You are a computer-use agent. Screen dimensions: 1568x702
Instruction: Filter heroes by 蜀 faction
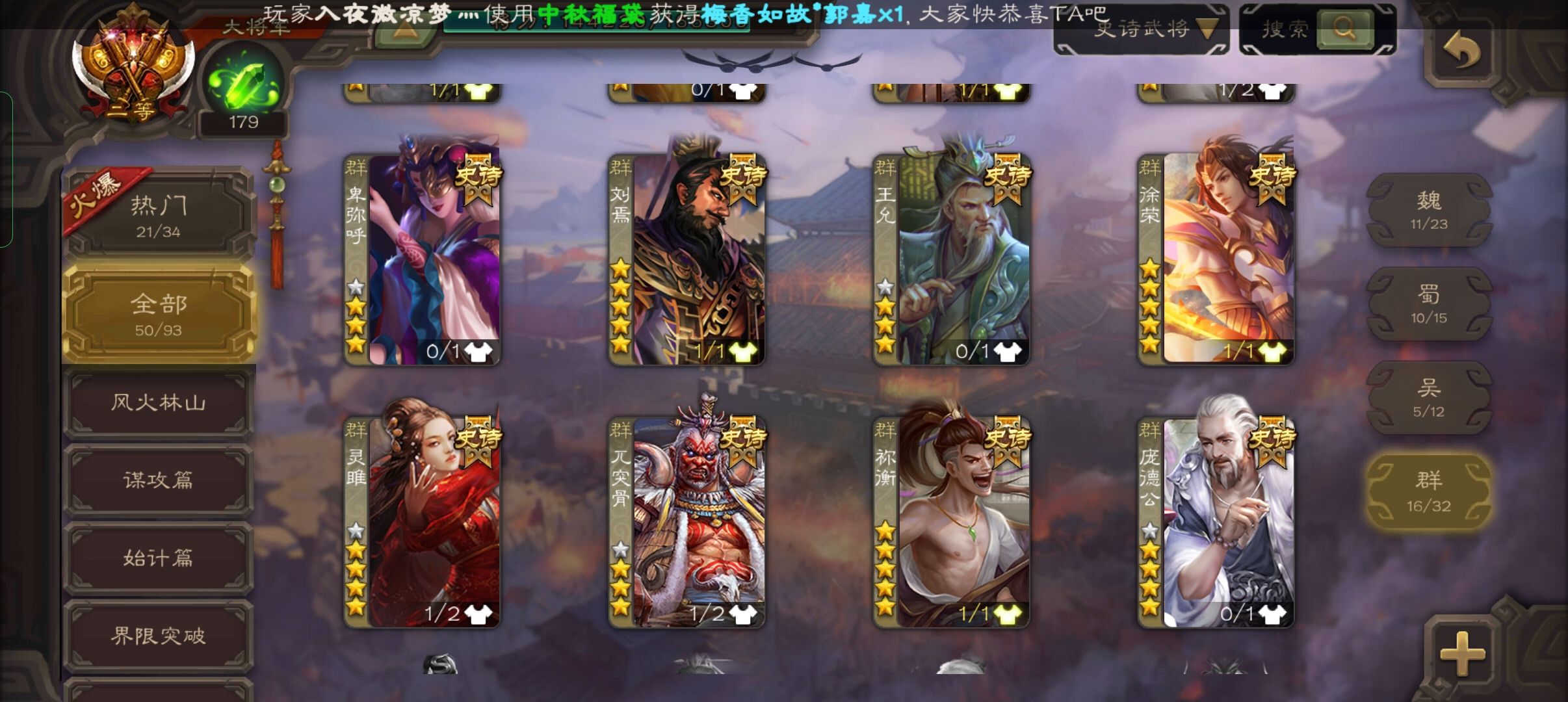[x=1428, y=304]
